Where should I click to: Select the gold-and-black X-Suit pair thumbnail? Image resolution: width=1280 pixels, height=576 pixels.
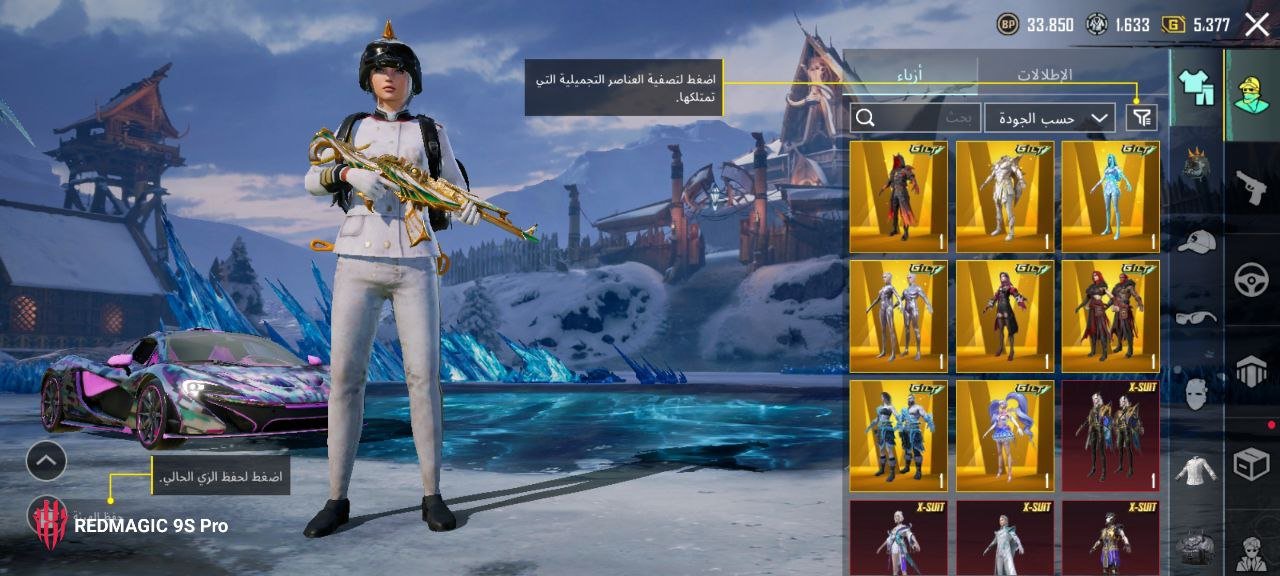pyautogui.click(x=1110, y=436)
